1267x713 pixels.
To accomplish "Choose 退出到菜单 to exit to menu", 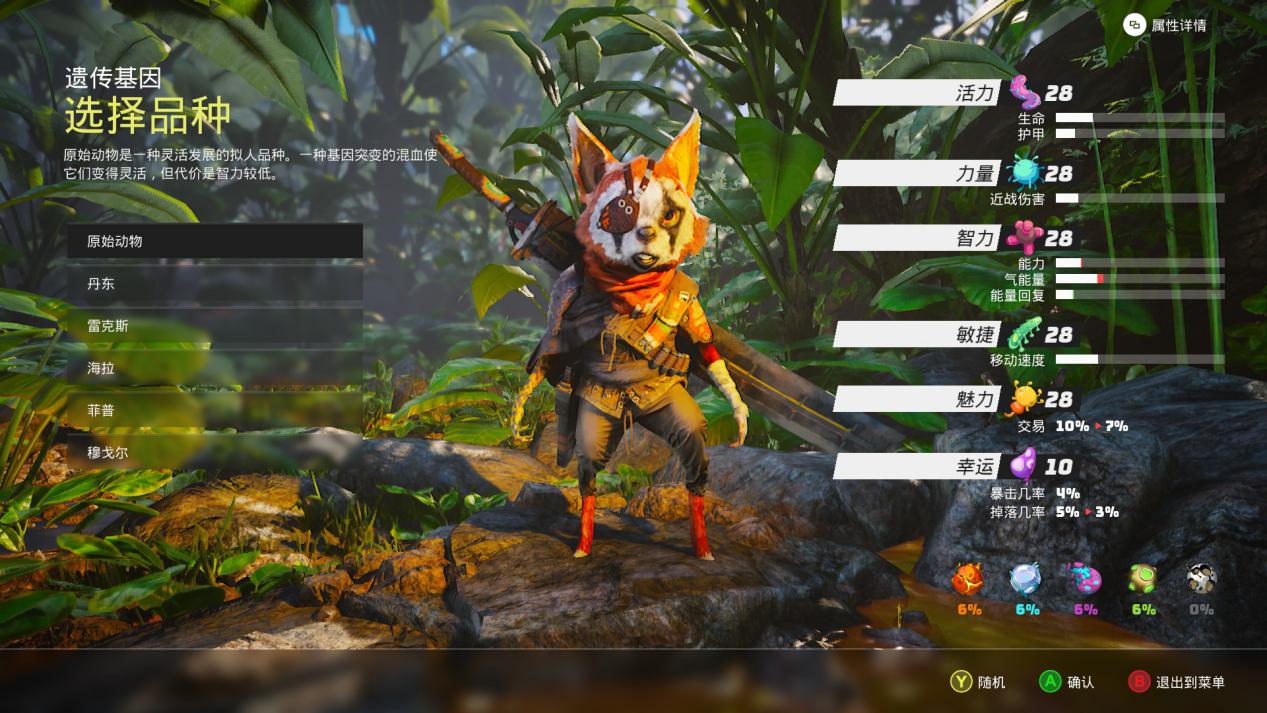I will [1176, 682].
